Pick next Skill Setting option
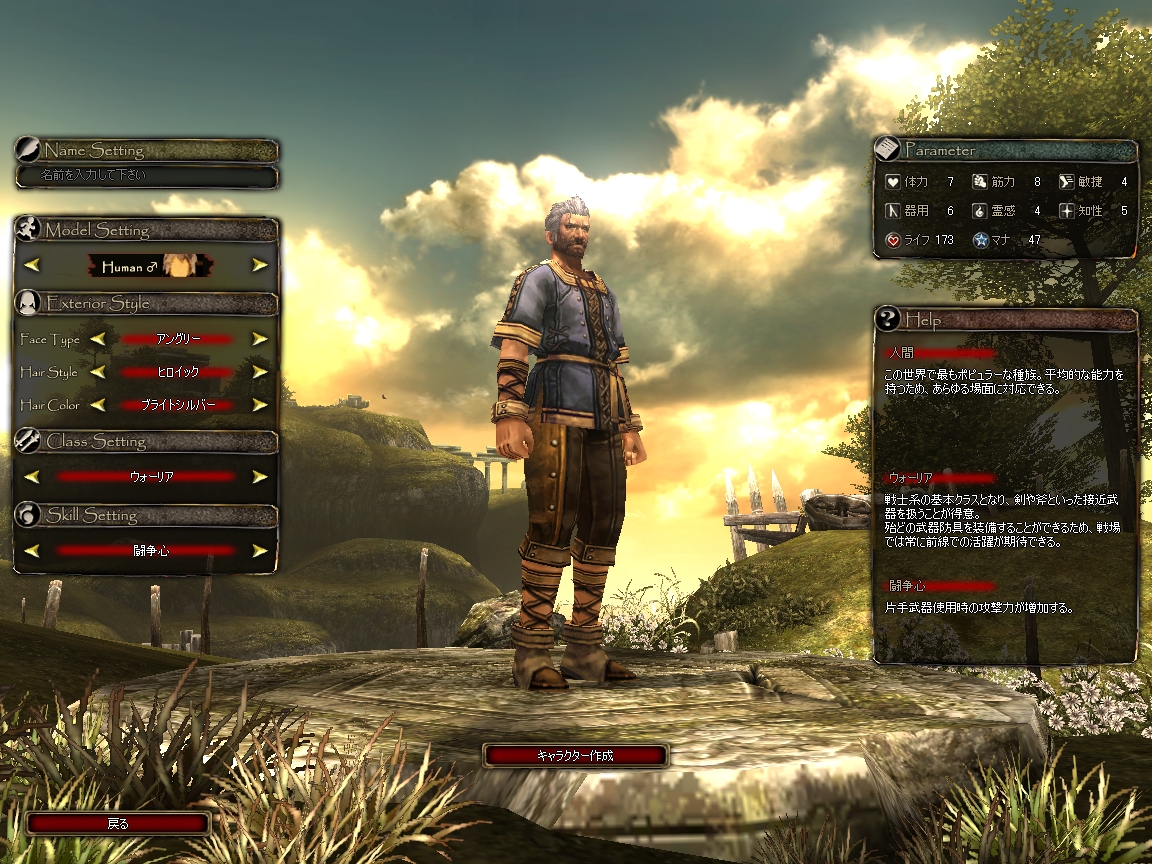The height and width of the screenshot is (864, 1152). [260, 550]
